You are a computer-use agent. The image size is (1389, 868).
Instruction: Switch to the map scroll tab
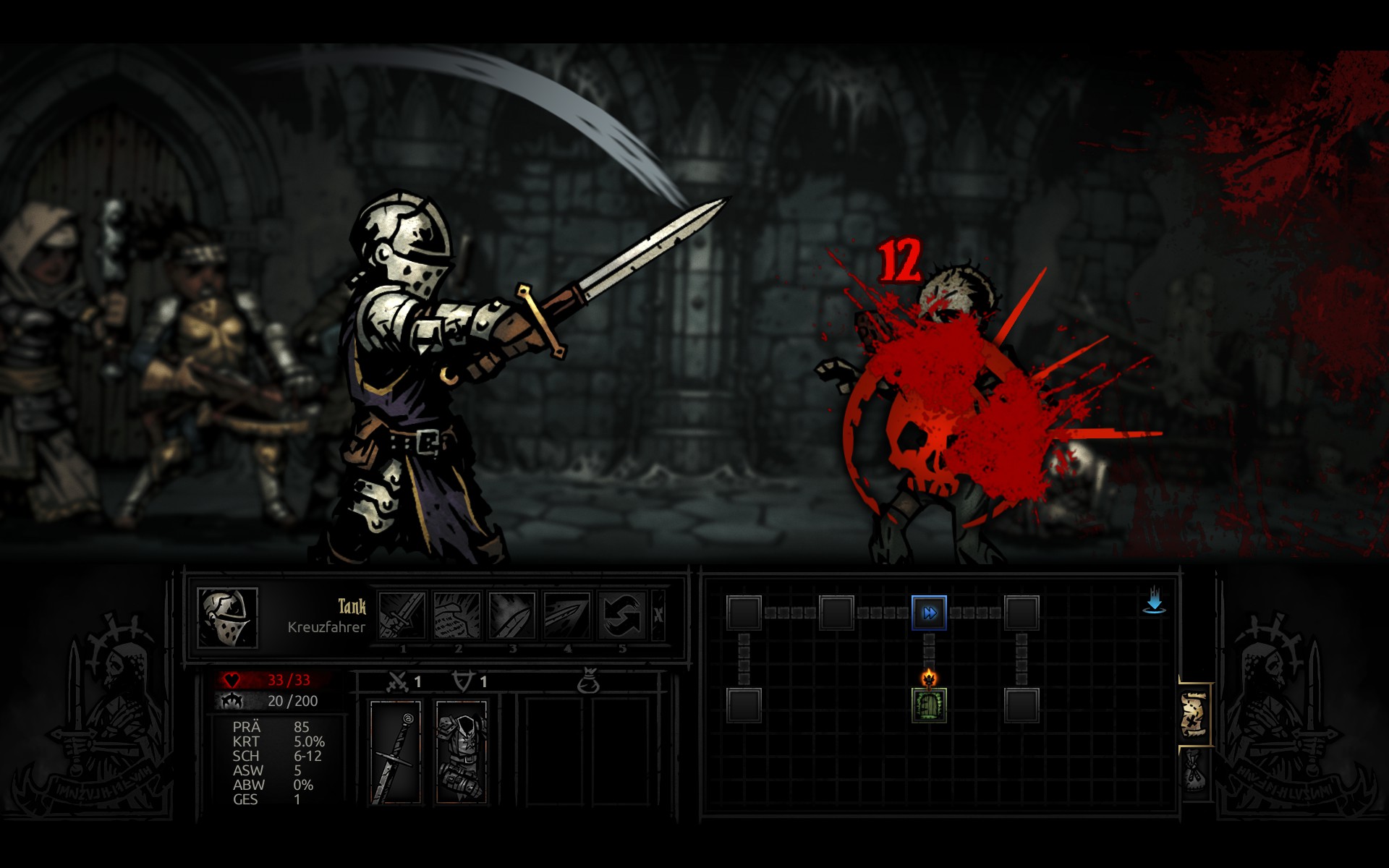(x=1194, y=715)
